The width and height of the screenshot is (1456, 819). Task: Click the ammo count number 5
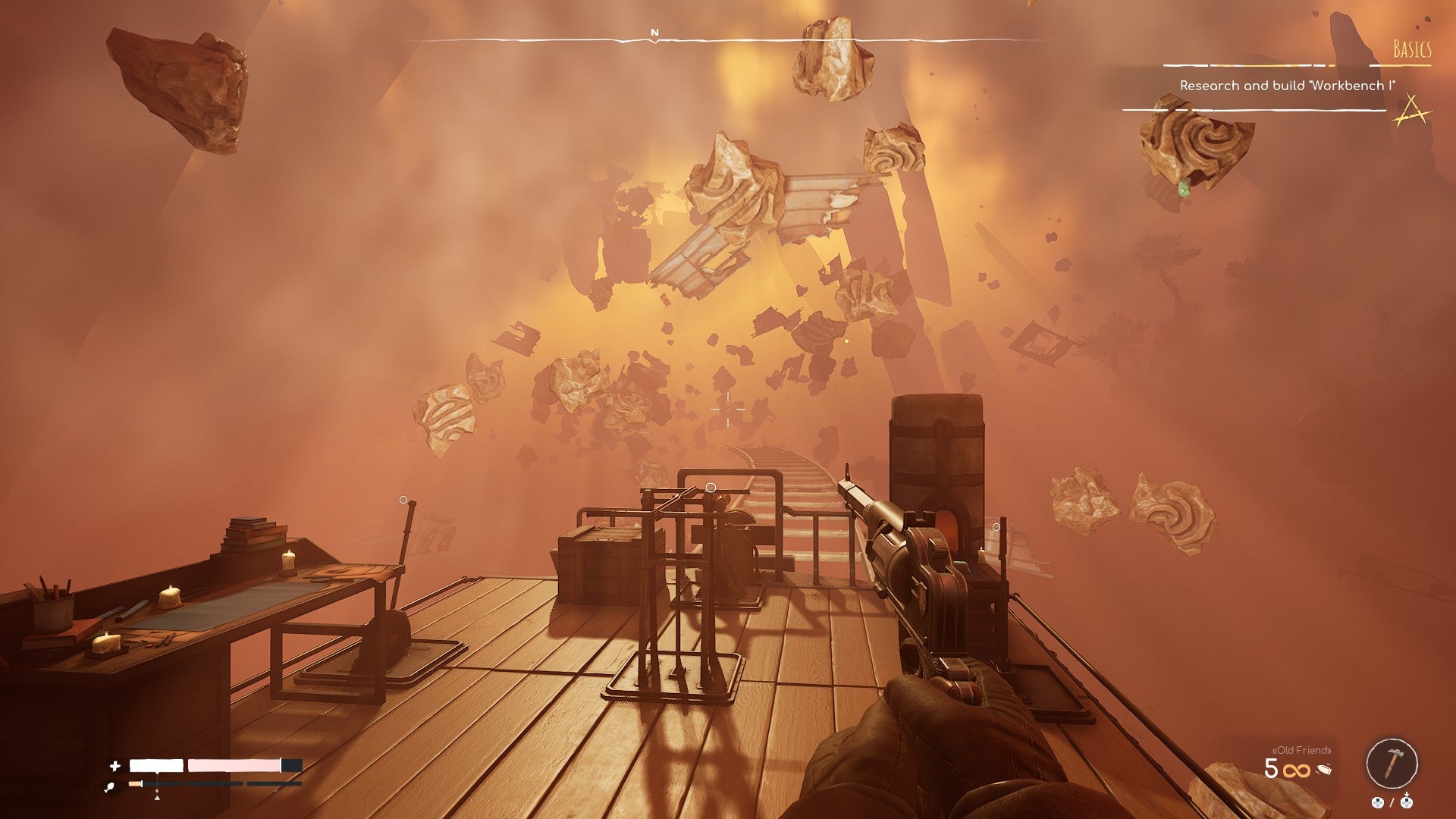pos(1270,768)
